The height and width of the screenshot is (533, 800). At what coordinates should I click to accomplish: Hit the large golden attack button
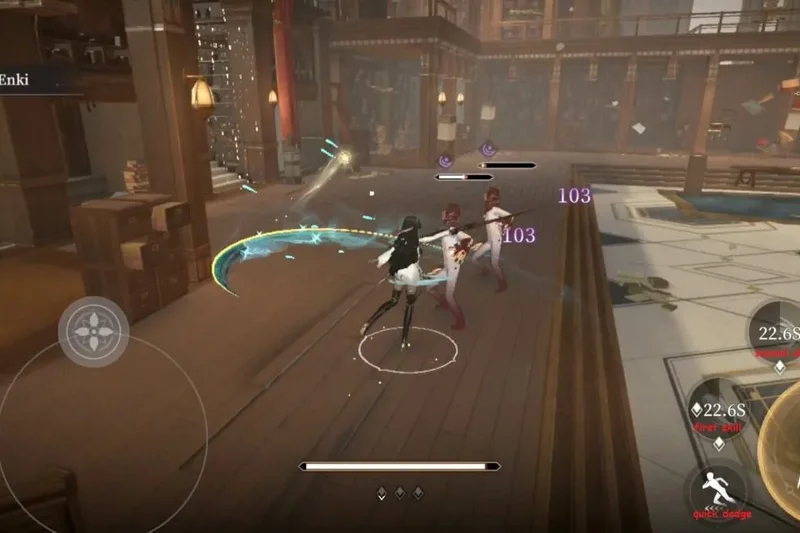click(782, 438)
